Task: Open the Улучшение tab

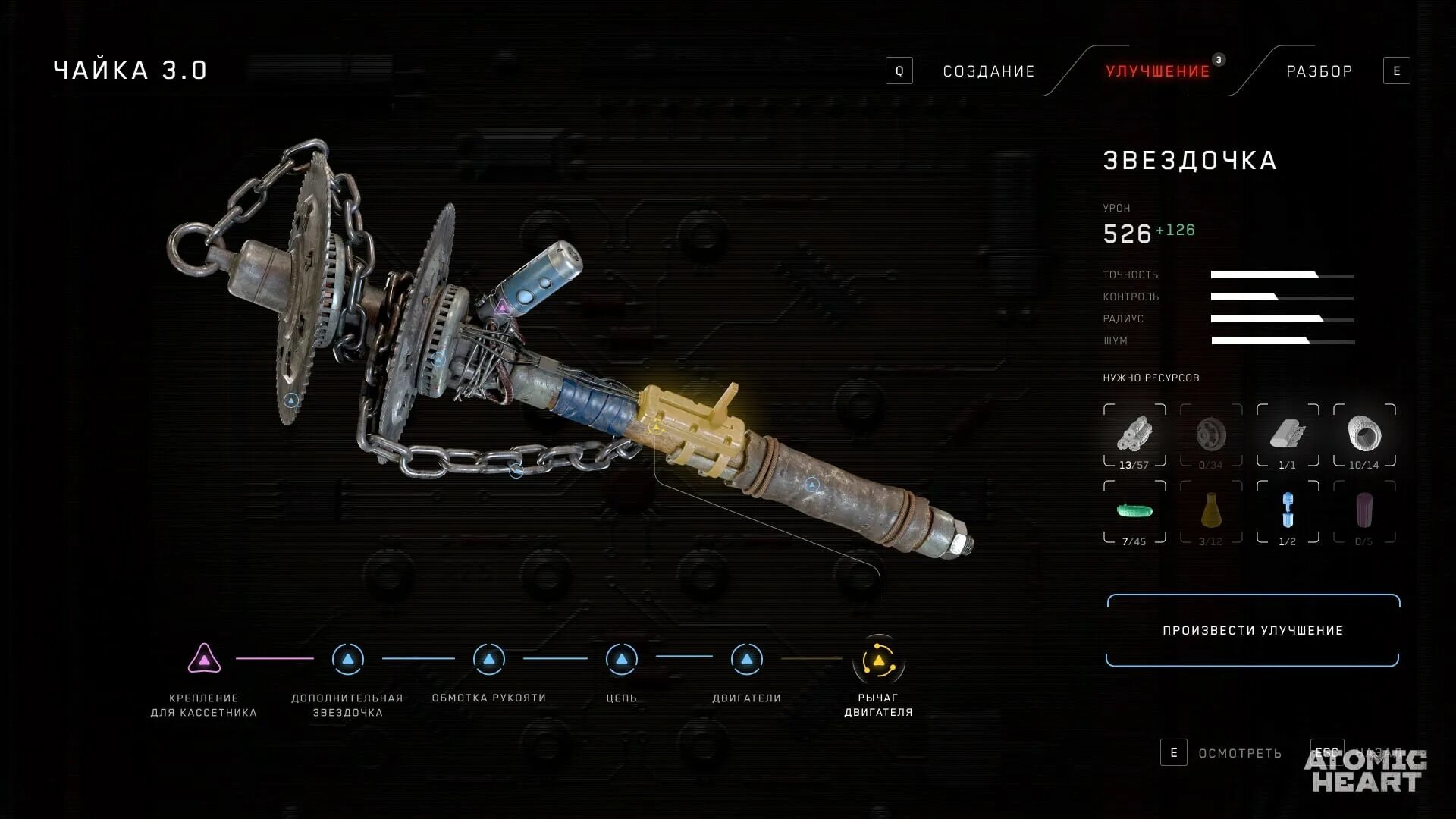Action: 1157,71
